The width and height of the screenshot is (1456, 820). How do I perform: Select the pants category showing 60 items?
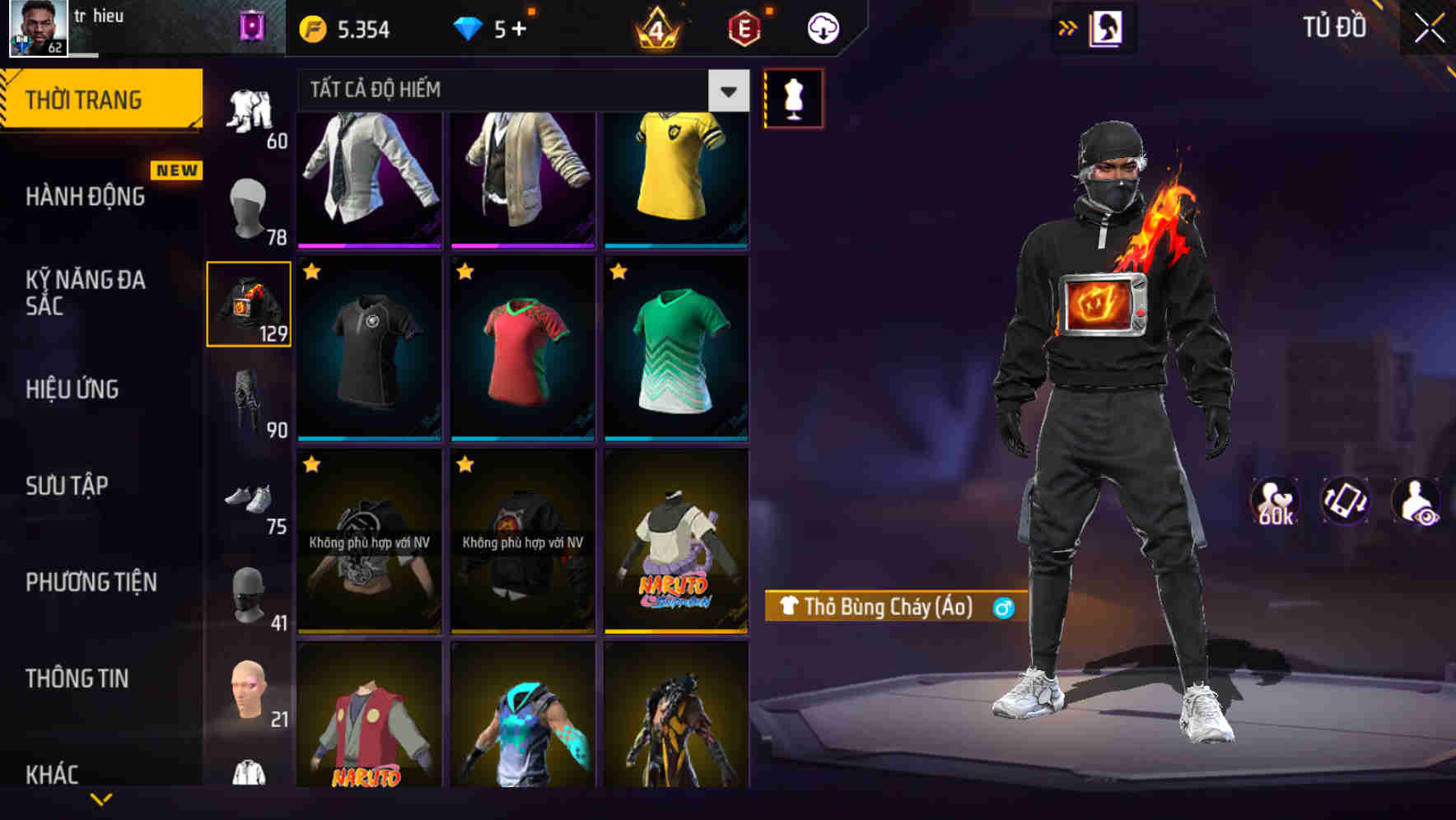pos(250,111)
